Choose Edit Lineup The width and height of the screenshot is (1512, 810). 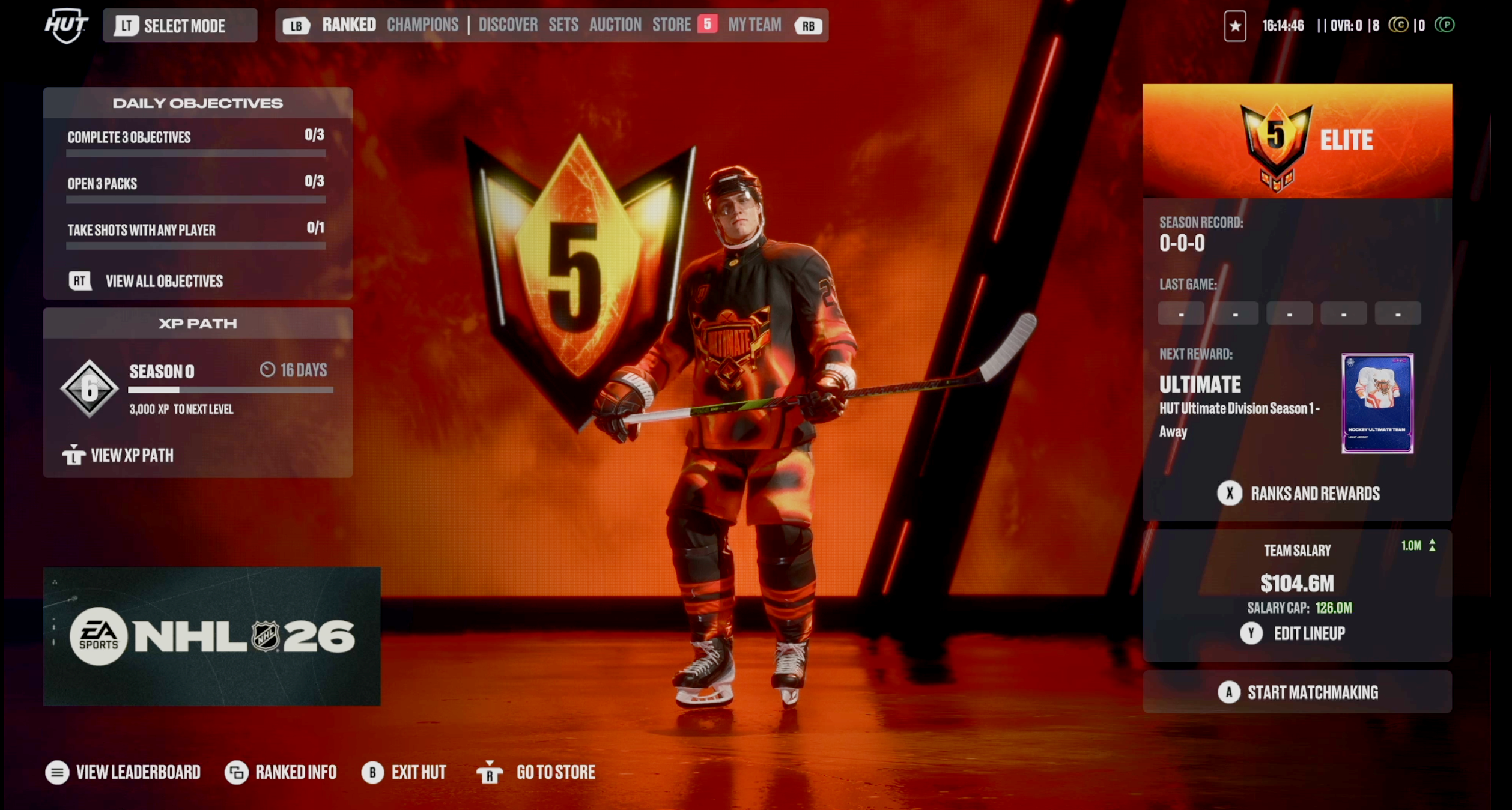(1308, 633)
